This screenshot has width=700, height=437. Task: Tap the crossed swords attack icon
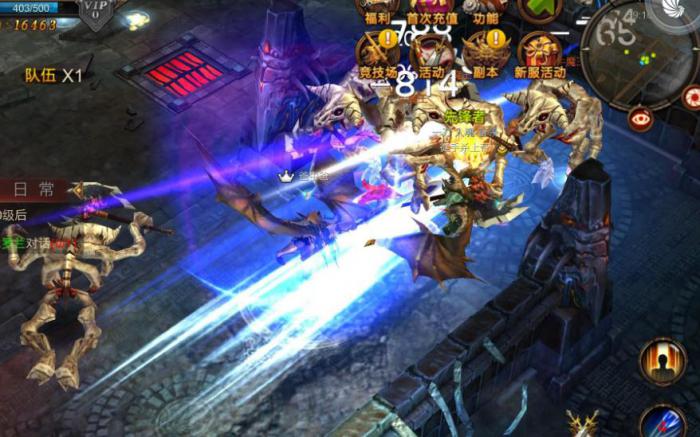(x=582, y=424)
